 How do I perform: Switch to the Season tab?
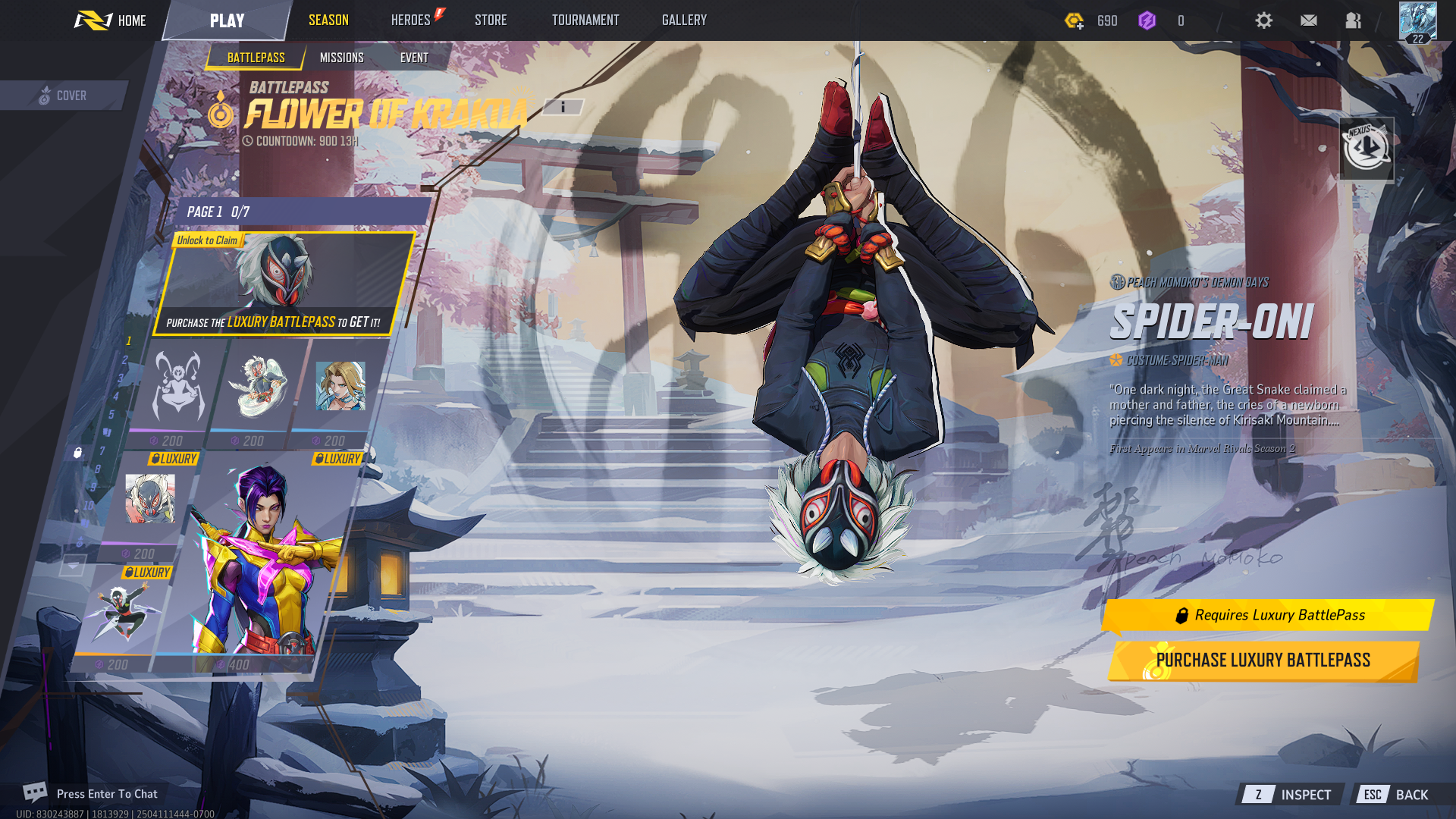coord(328,20)
